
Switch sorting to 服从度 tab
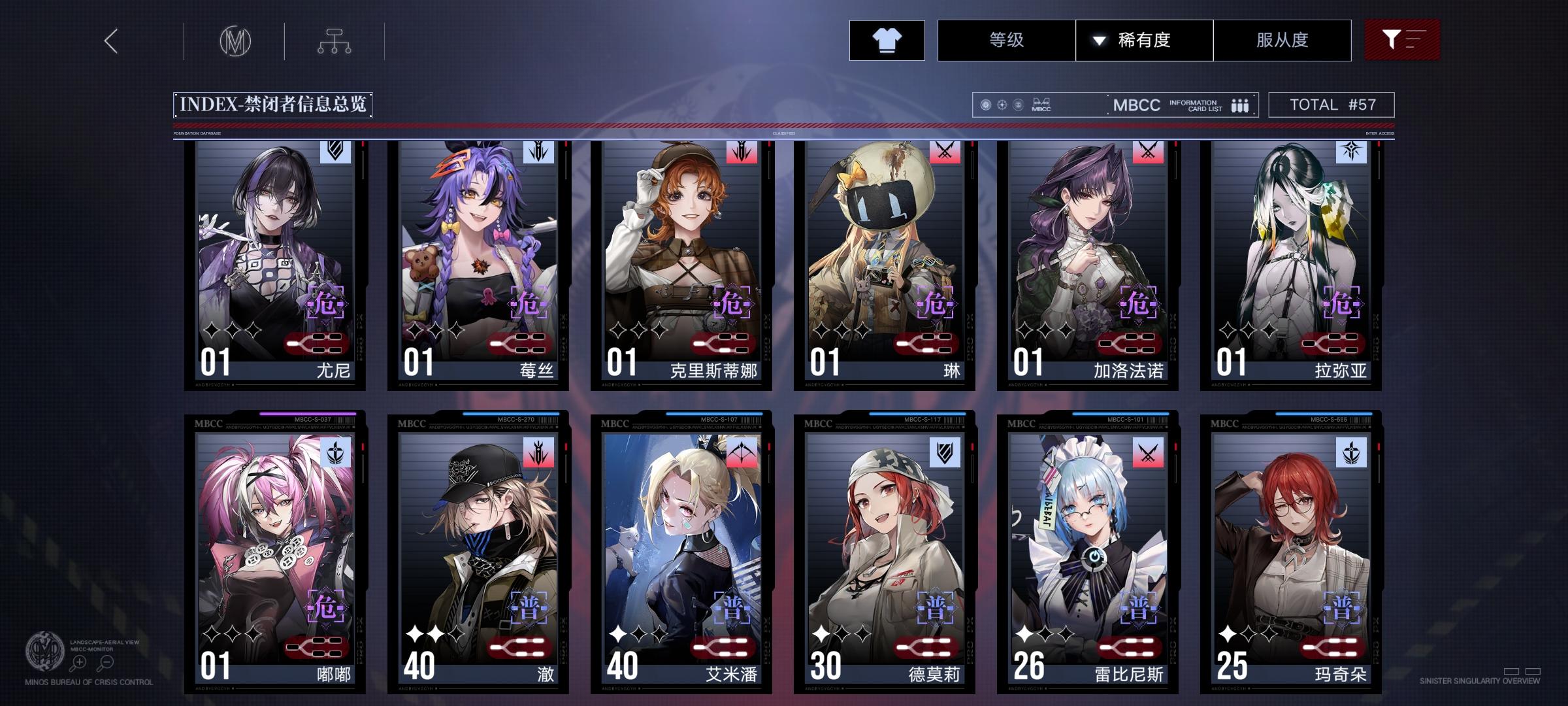point(1282,40)
